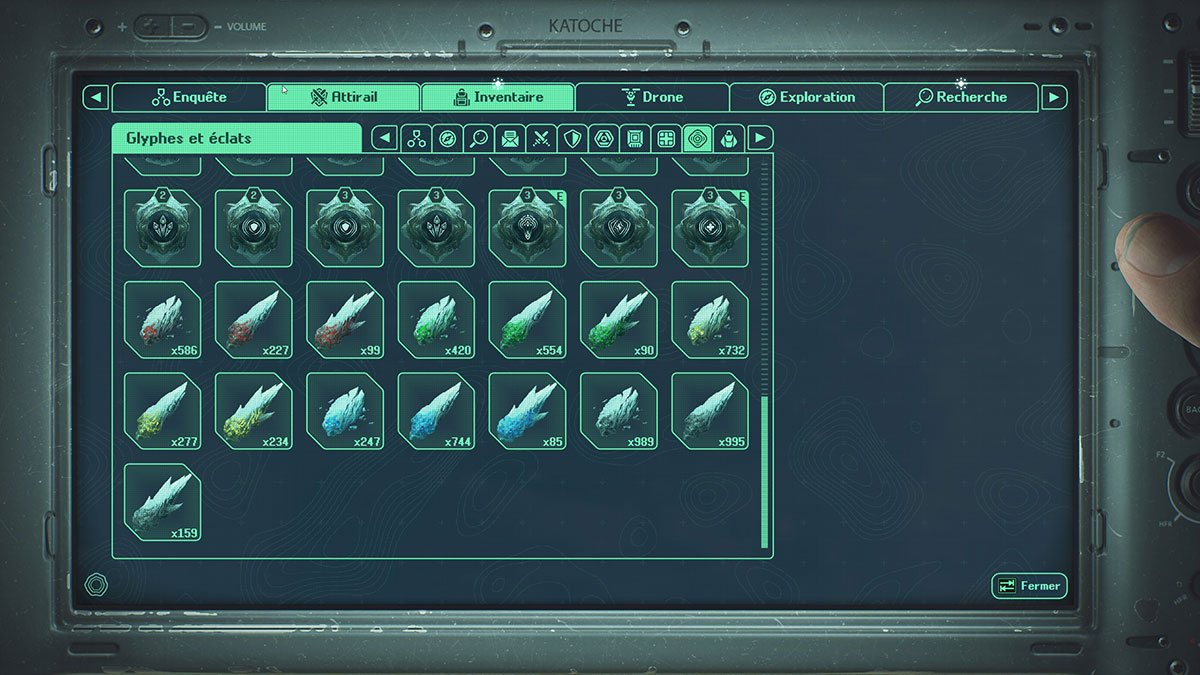The image size is (1200, 675).
Task: Click the right arrow after main tabs
Action: [1054, 97]
